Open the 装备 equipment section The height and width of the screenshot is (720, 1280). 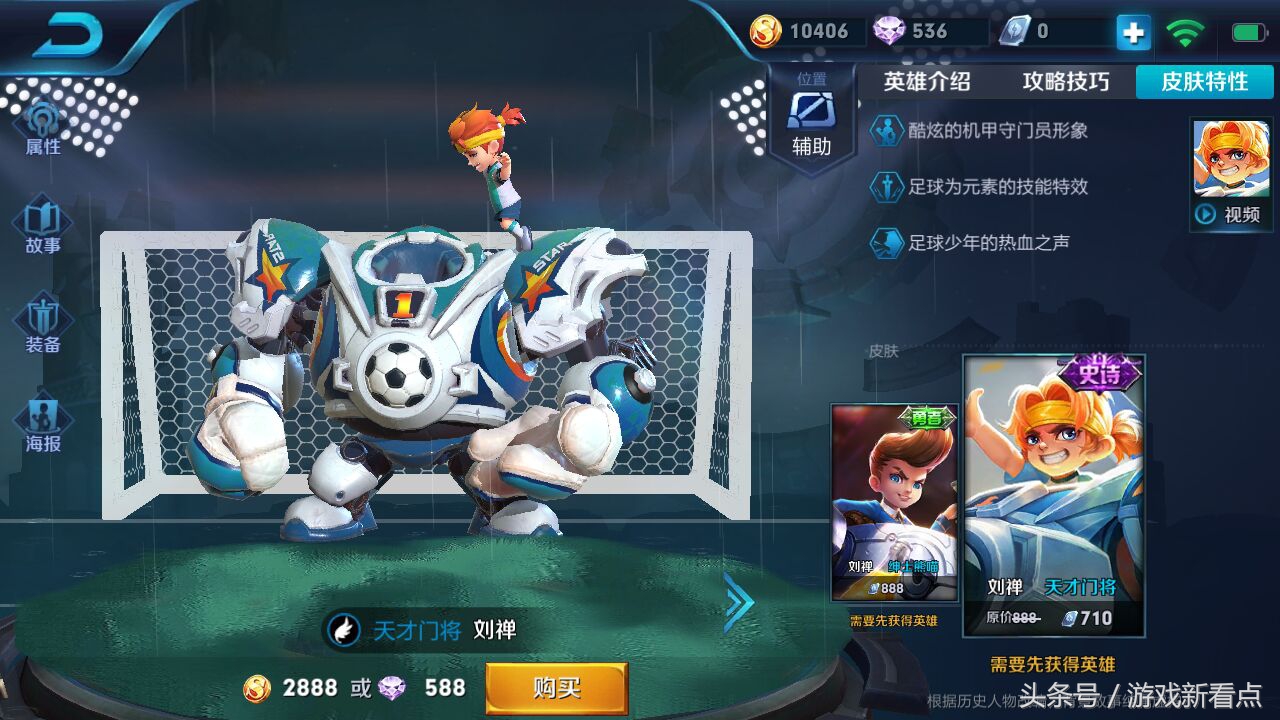coord(43,326)
